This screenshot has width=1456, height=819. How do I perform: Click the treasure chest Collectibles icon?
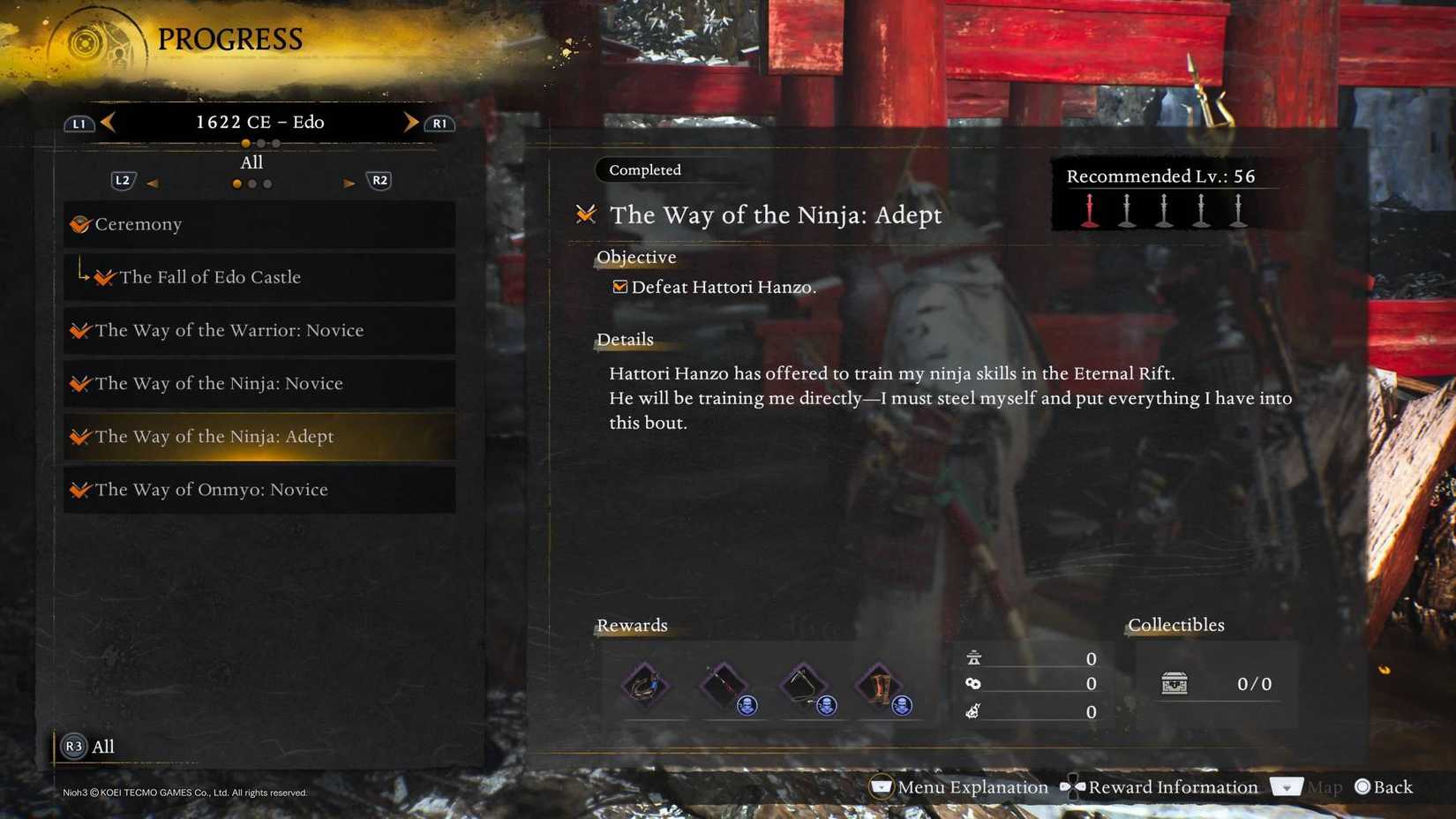coord(1173,683)
